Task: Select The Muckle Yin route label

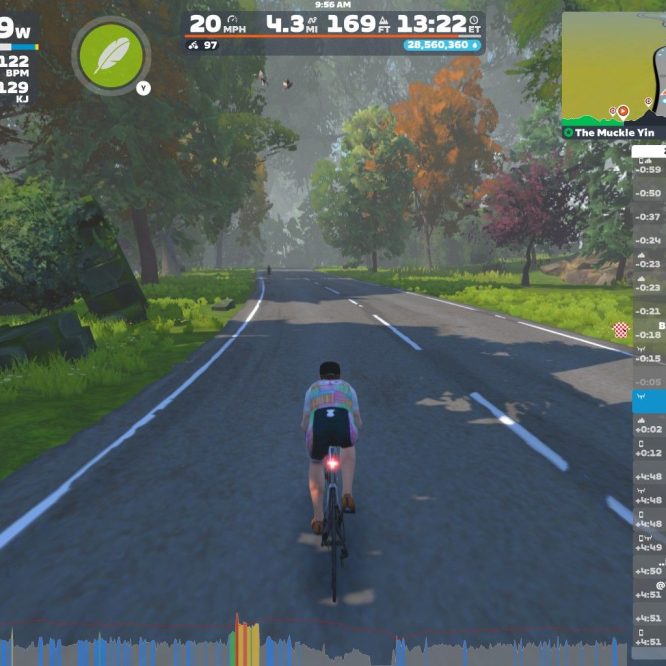Action: click(611, 132)
